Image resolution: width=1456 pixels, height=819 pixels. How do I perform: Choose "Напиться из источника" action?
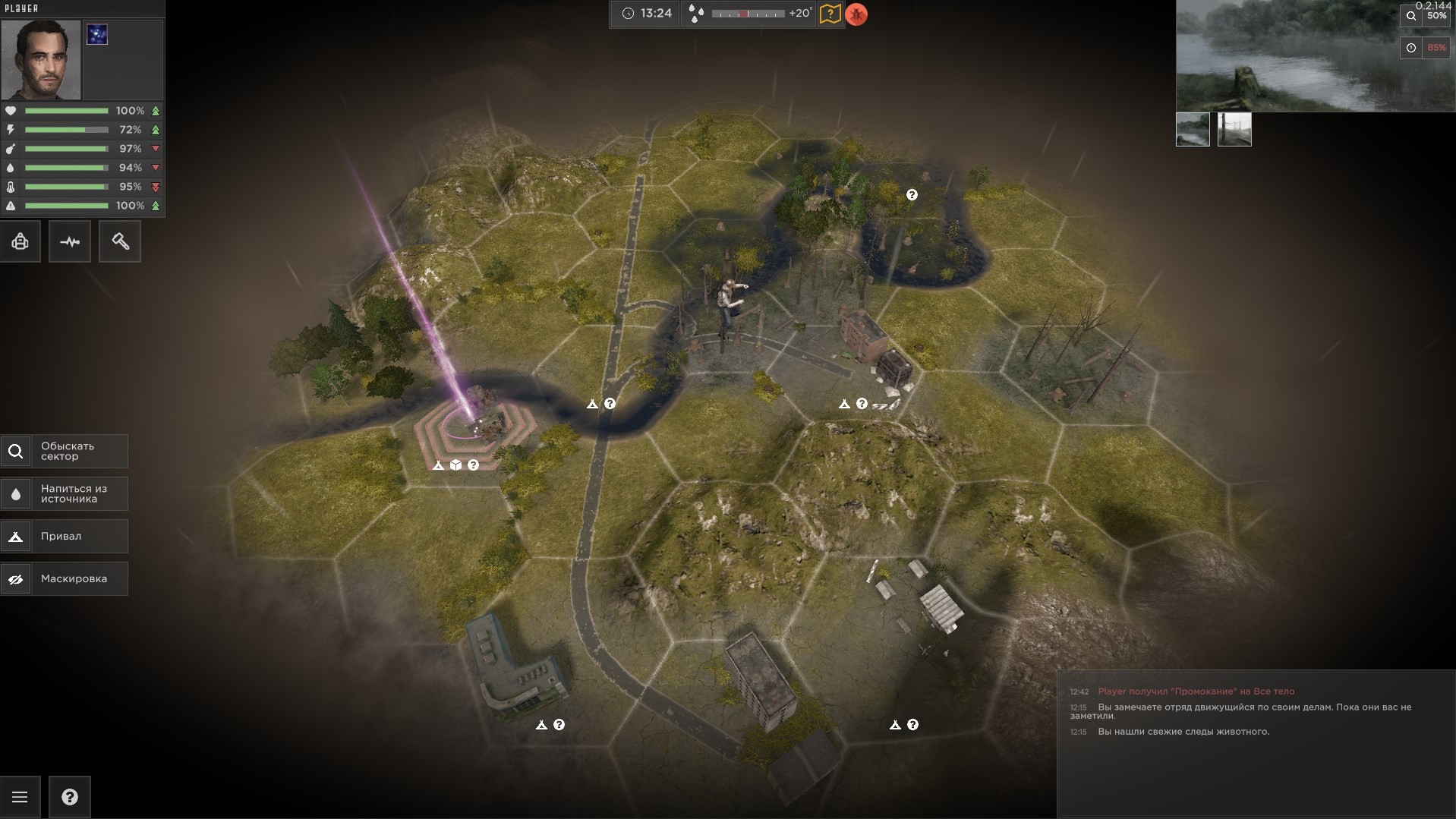click(x=65, y=494)
